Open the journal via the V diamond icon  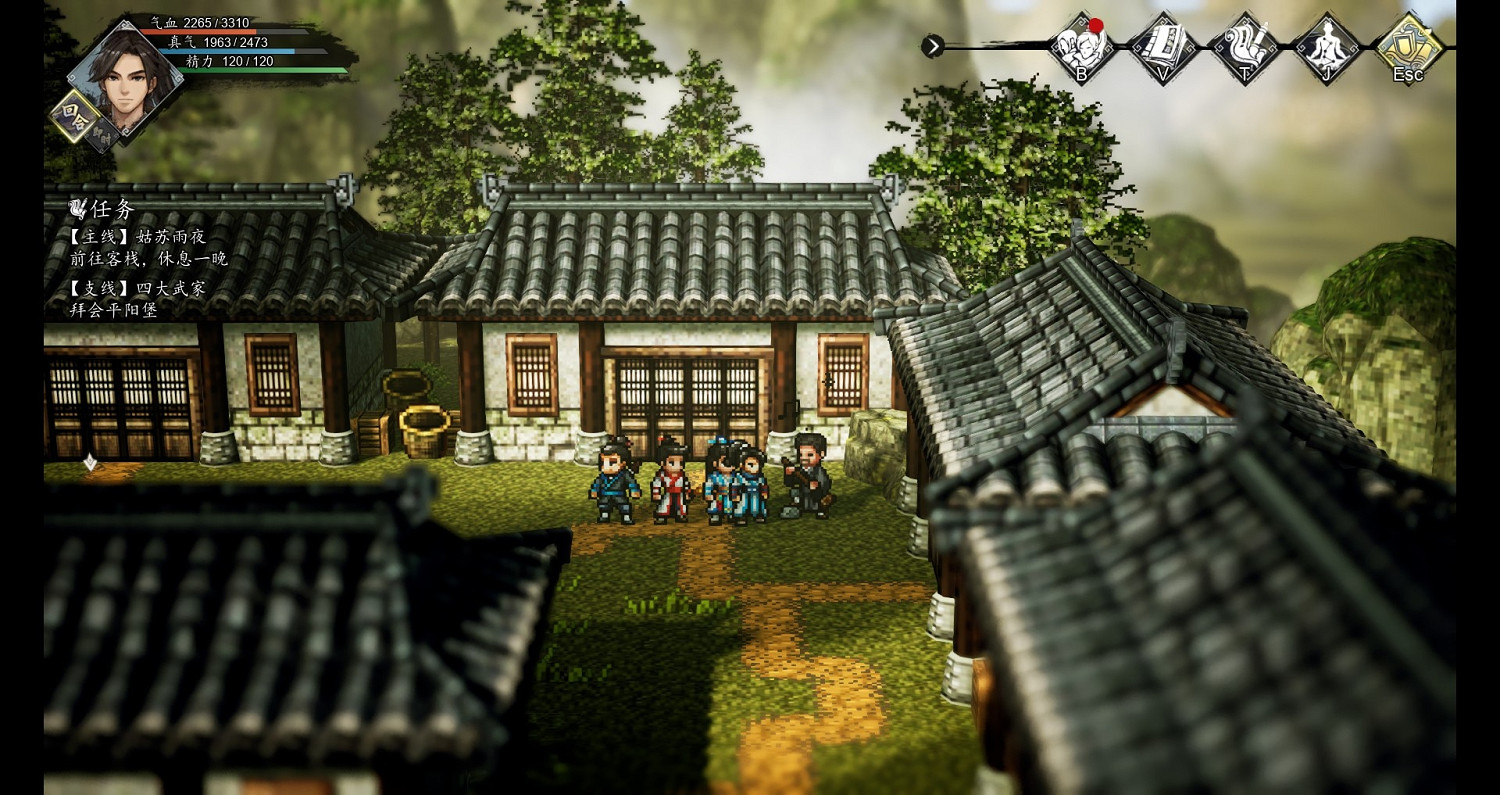(1163, 47)
